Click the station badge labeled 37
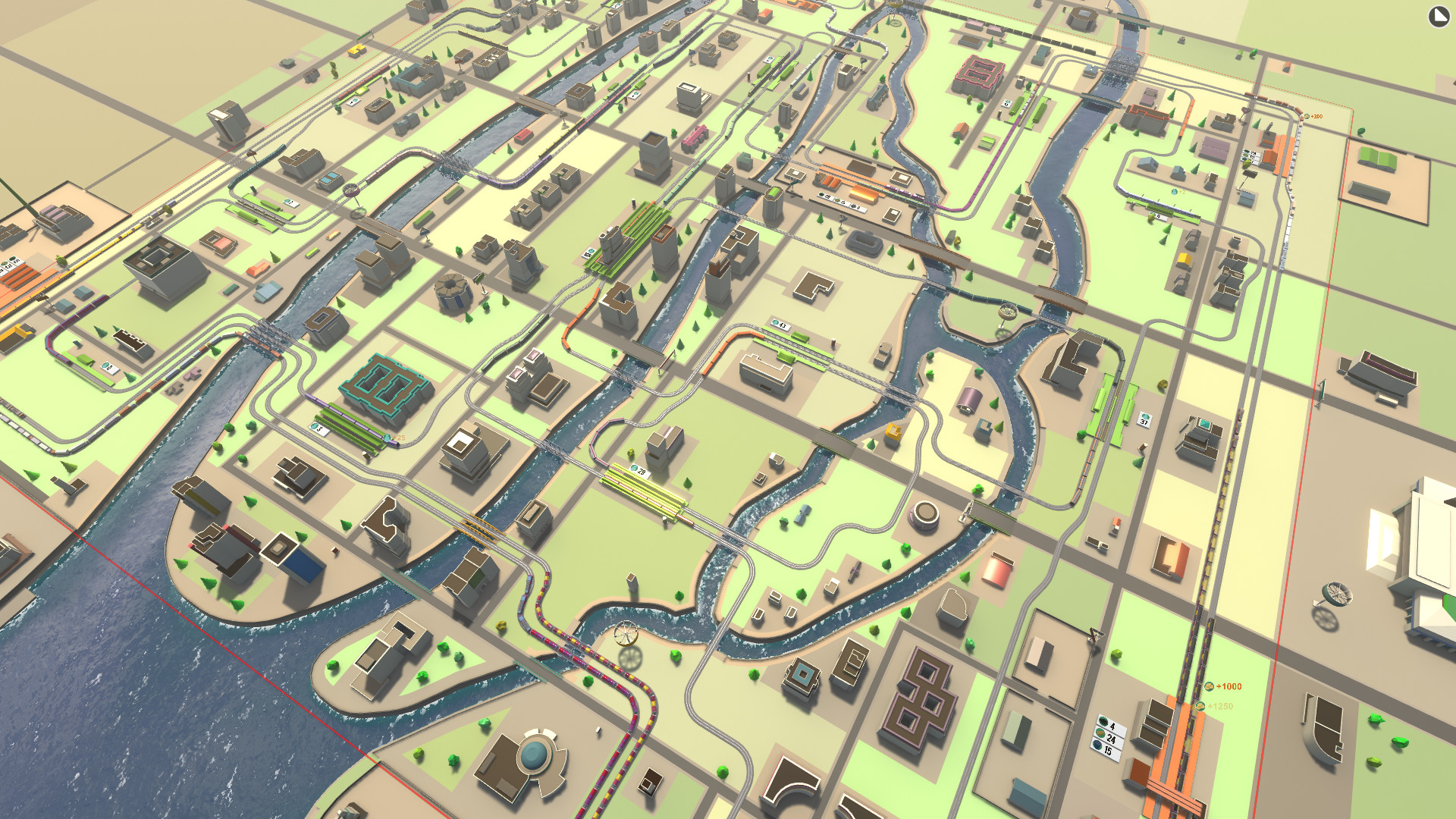This screenshot has height=819, width=1456. tap(1145, 420)
